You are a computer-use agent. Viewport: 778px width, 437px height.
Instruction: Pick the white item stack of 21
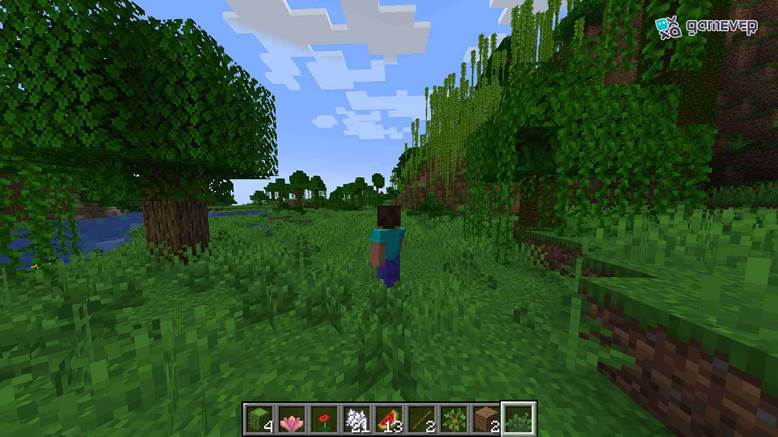[356, 419]
